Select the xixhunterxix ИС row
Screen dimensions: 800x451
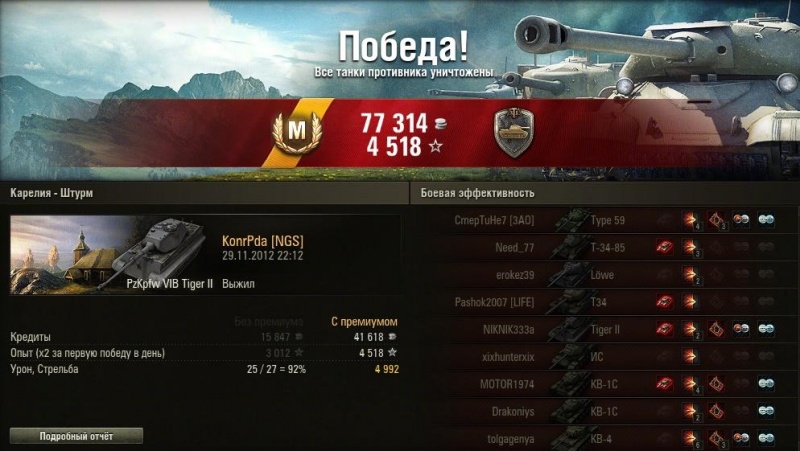[600, 355]
